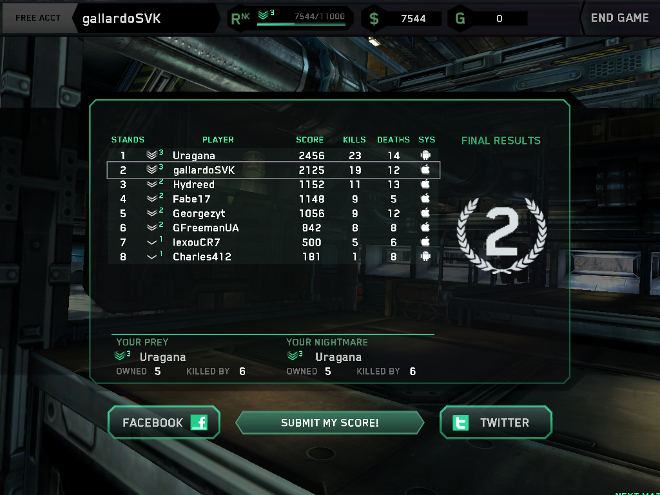
Task: Choose lexouCR7's scoreboard row
Action: click(x=272, y=242)
